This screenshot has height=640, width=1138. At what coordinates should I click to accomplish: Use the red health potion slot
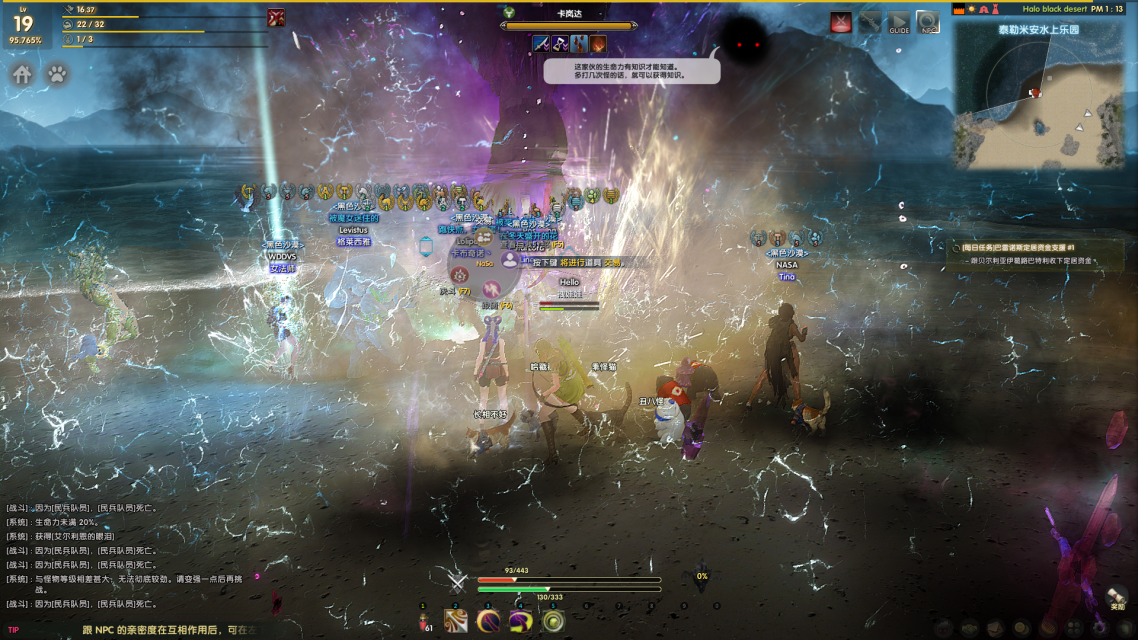click(x=424, y=621)
